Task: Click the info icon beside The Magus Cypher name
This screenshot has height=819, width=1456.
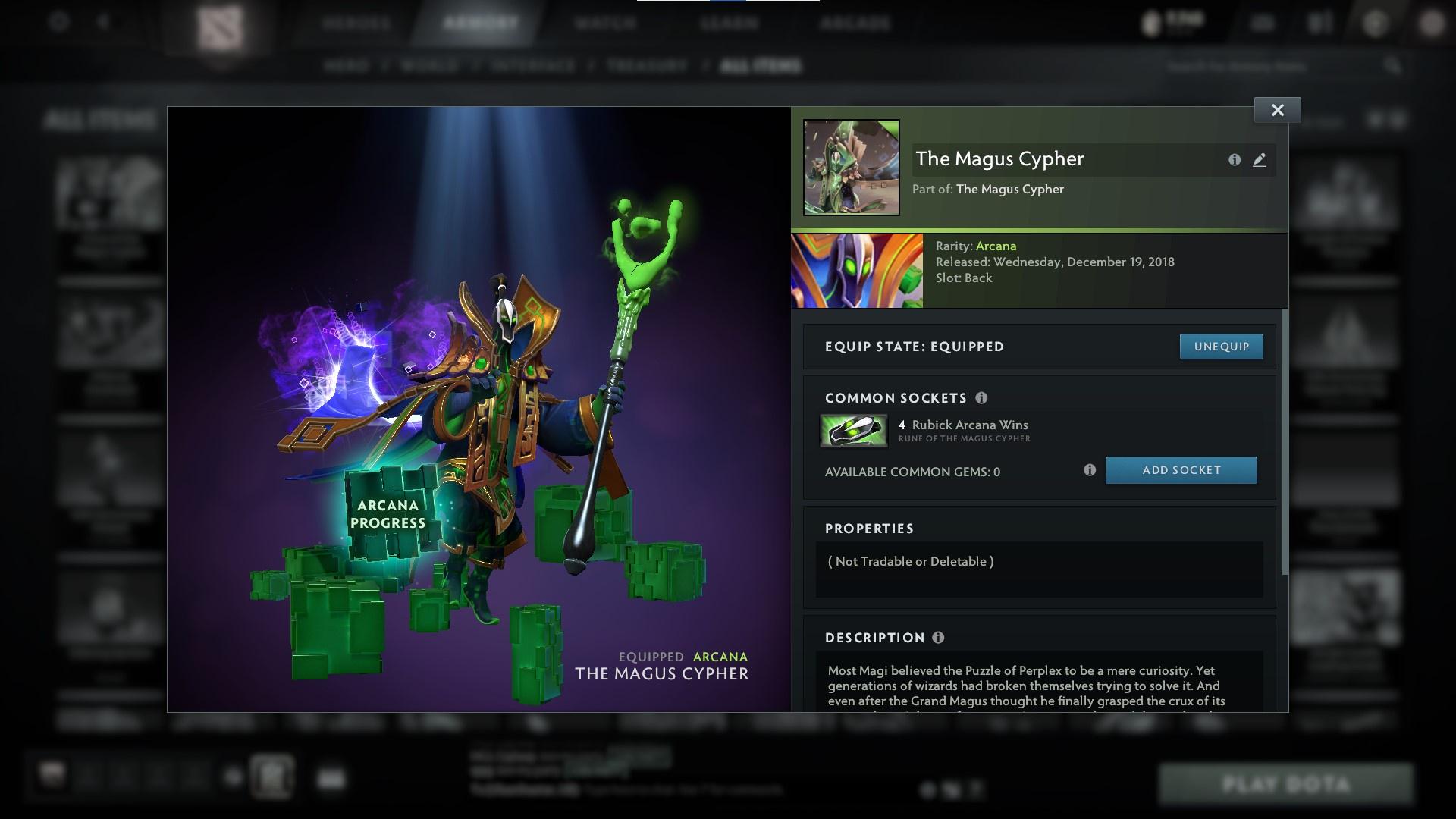Action: (x=1233, y=160)
